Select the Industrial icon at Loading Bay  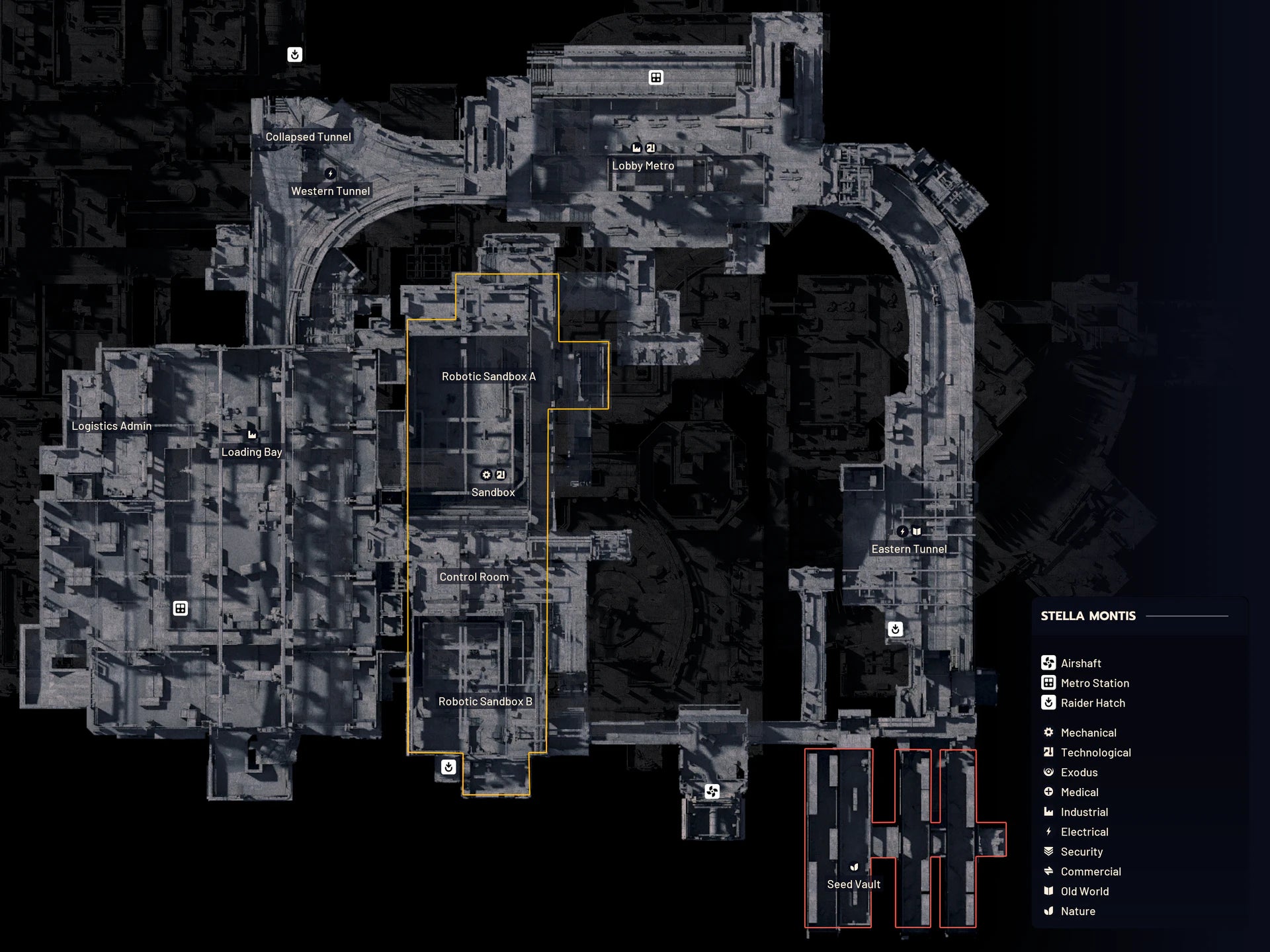[252, 434]
